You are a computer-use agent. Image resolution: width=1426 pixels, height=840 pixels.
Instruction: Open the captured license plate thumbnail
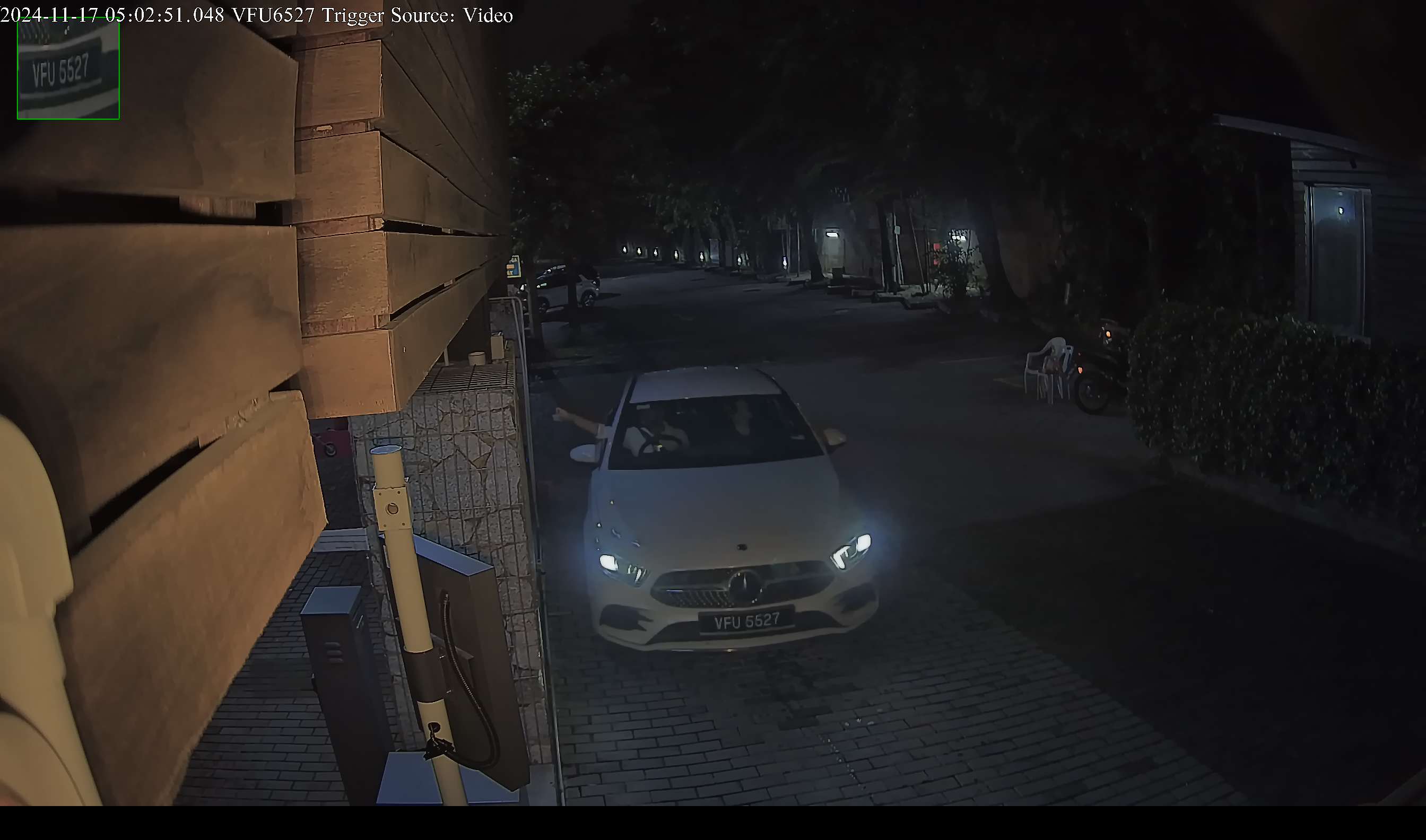pyautogui.click(x=68, y=68)
